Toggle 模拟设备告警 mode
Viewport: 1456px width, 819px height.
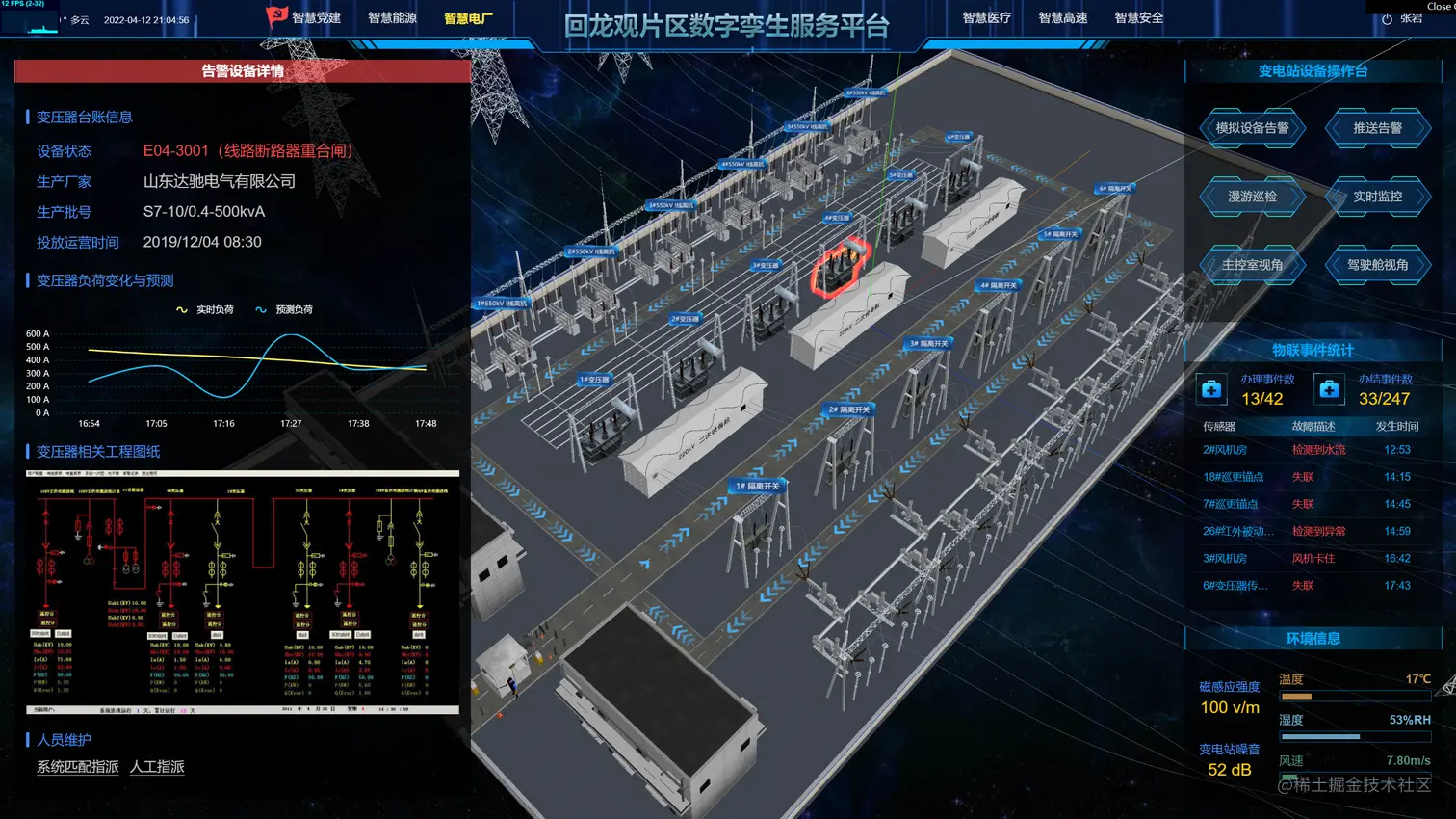tap(1252, 128)
